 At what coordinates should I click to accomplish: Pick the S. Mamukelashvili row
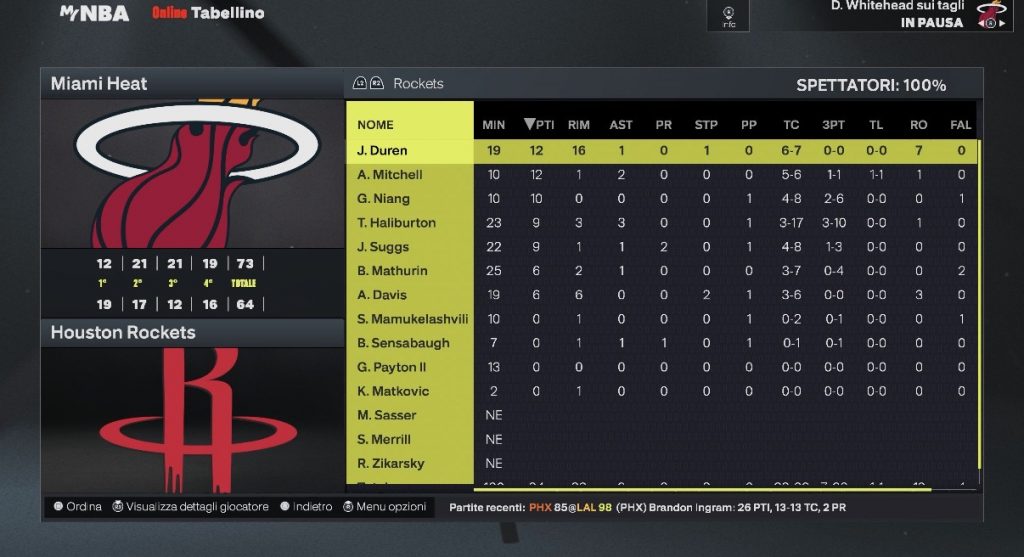click(x=412, y=319)
